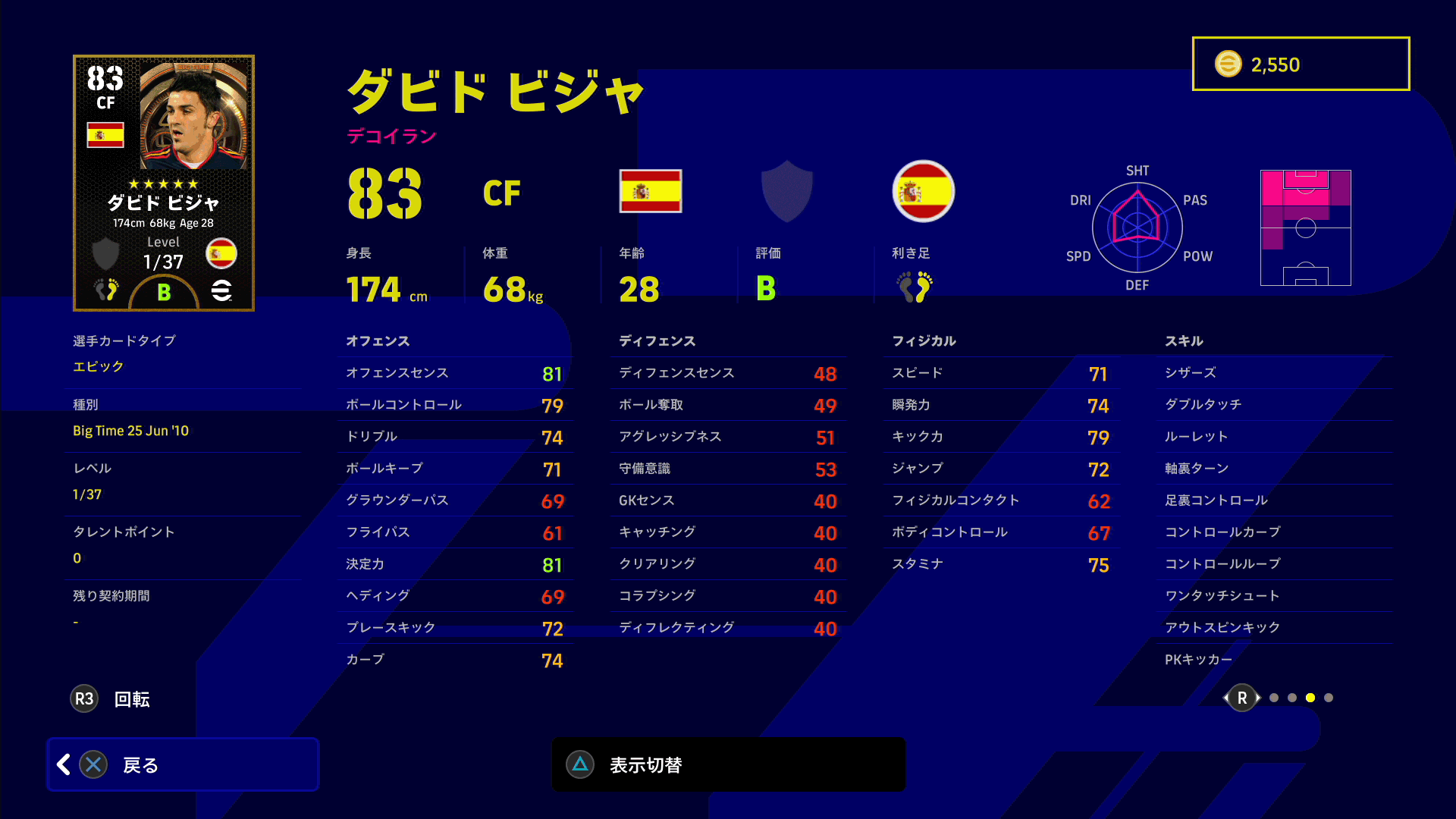Select the ability radar chart

coord(1137,227)
